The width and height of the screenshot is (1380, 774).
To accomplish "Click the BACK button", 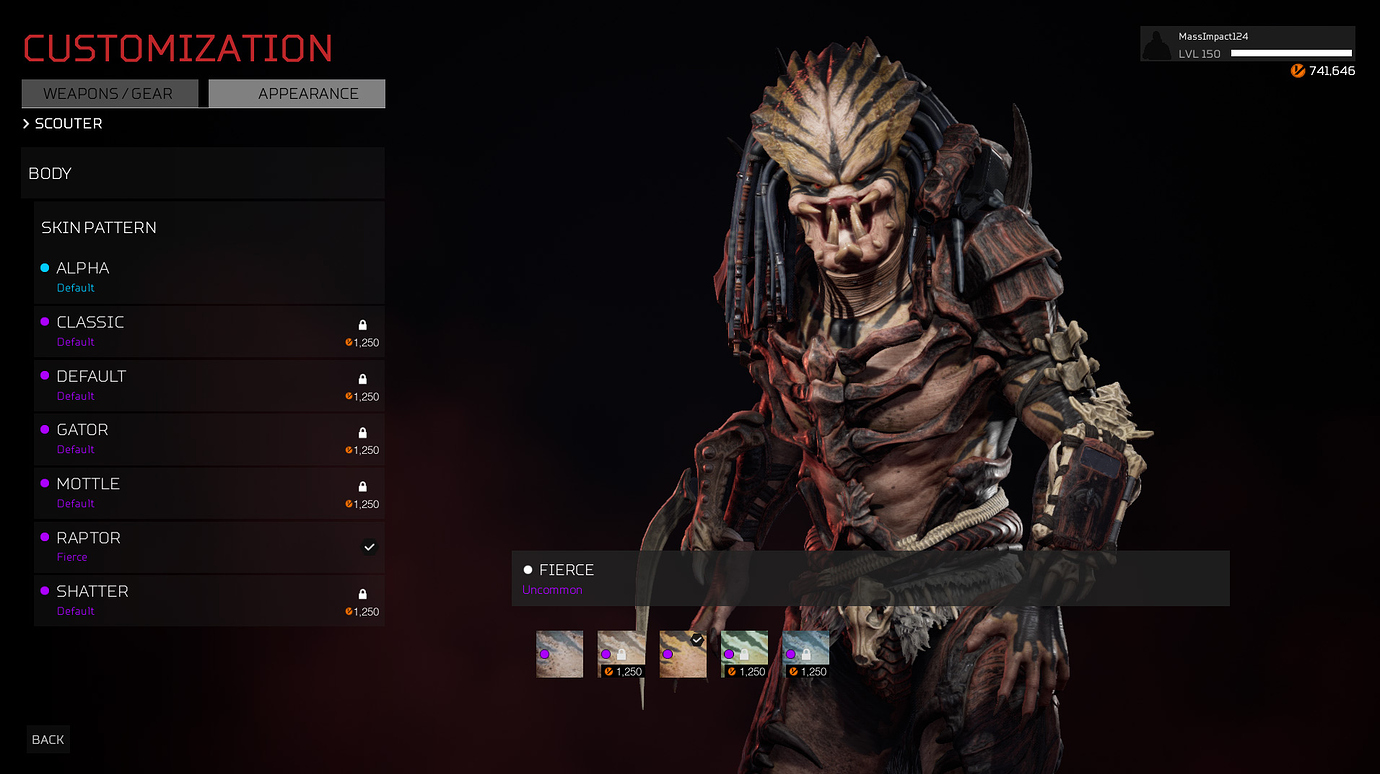I will click(47, 739).
